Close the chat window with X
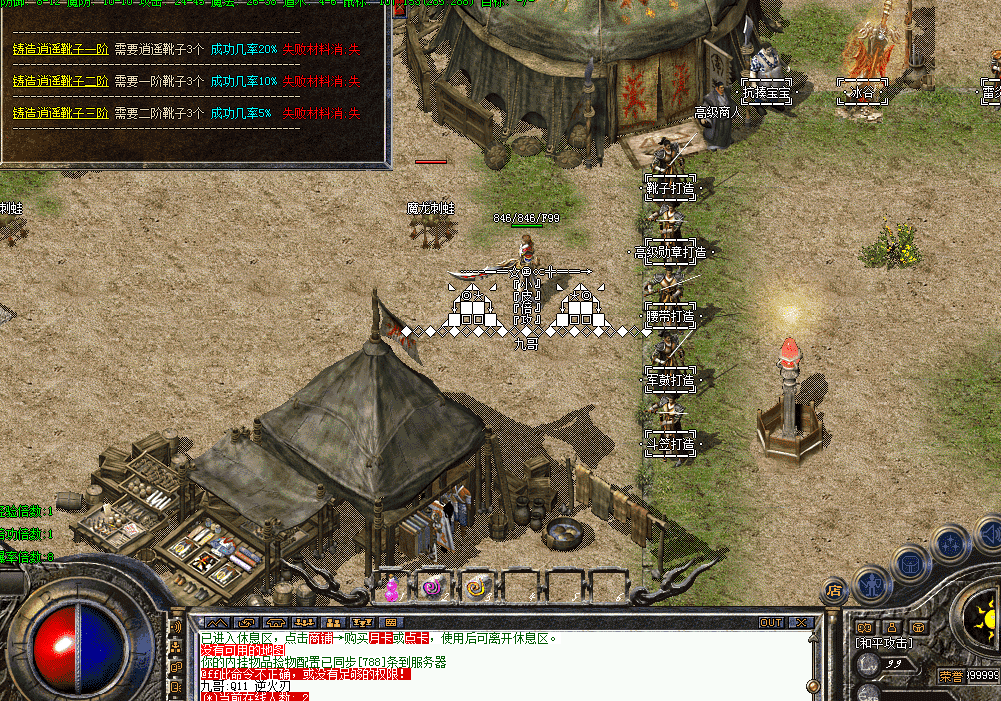 click(x=800, y=622)
